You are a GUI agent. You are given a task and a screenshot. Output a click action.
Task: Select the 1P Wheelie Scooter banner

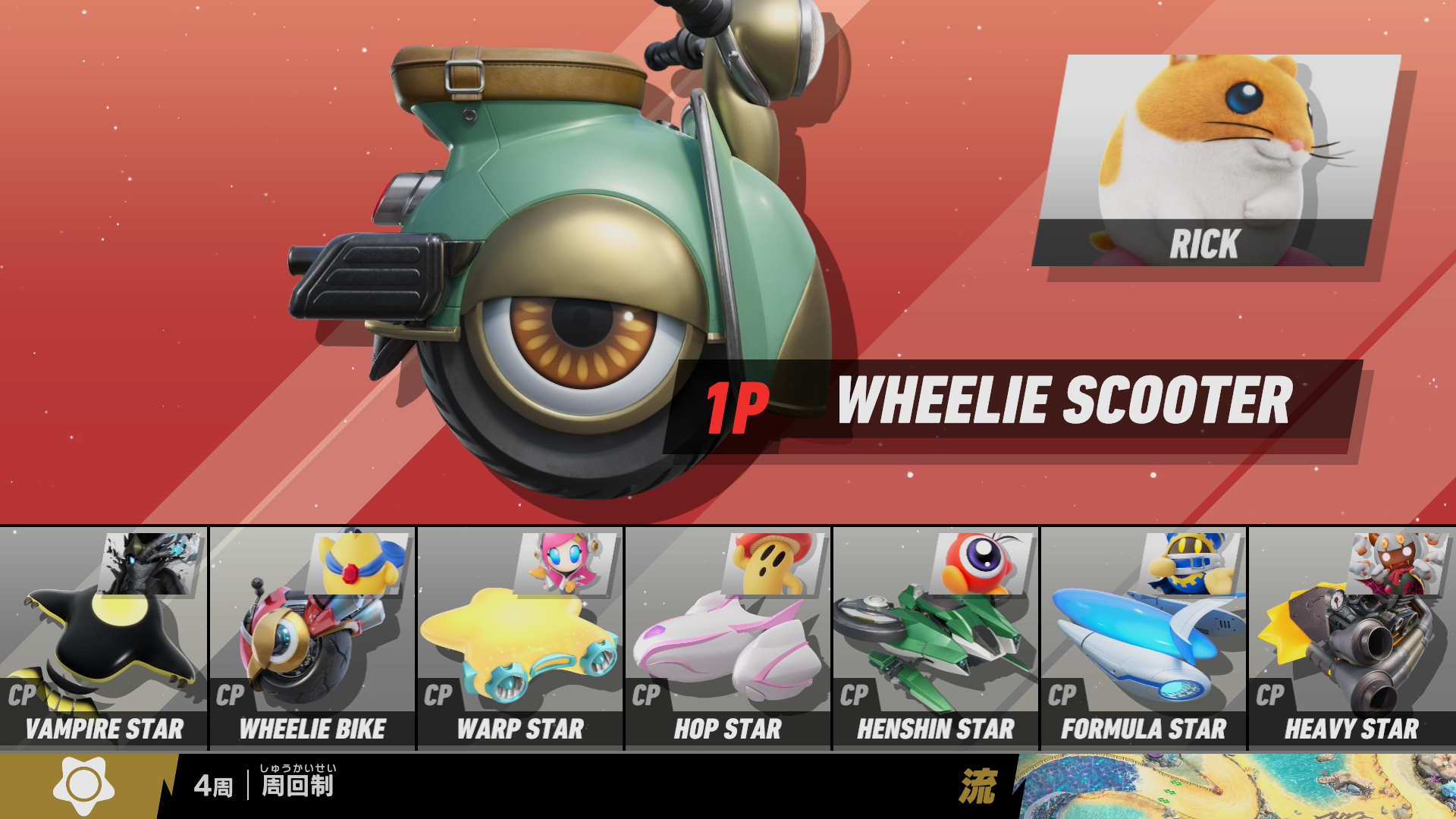[x=1012, y=404]
